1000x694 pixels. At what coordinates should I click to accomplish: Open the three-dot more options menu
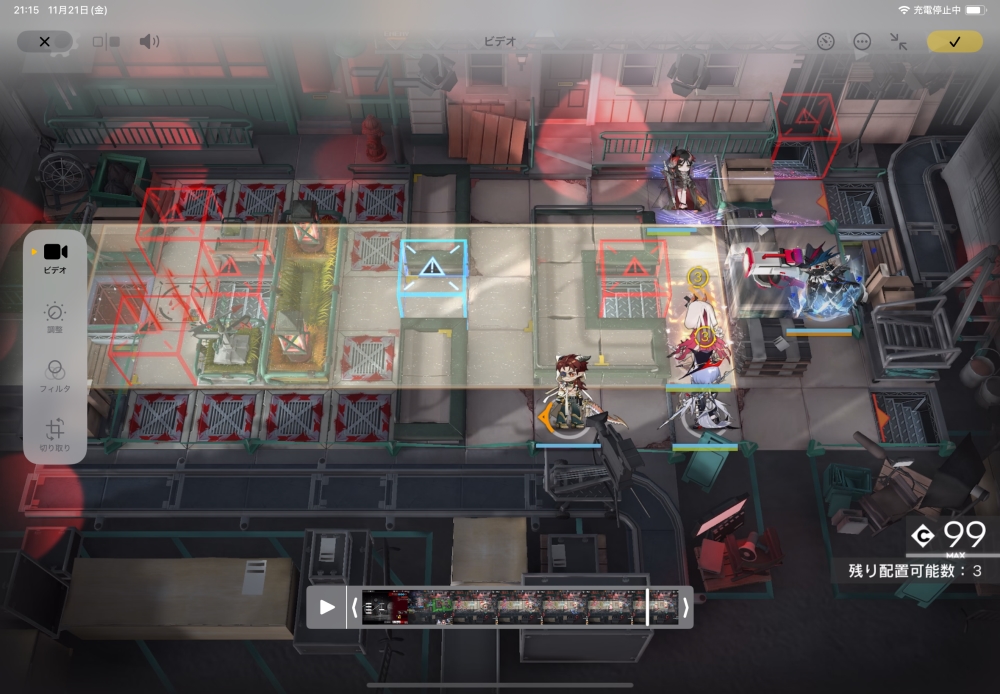pyautogui.click(x=861, y=42)
